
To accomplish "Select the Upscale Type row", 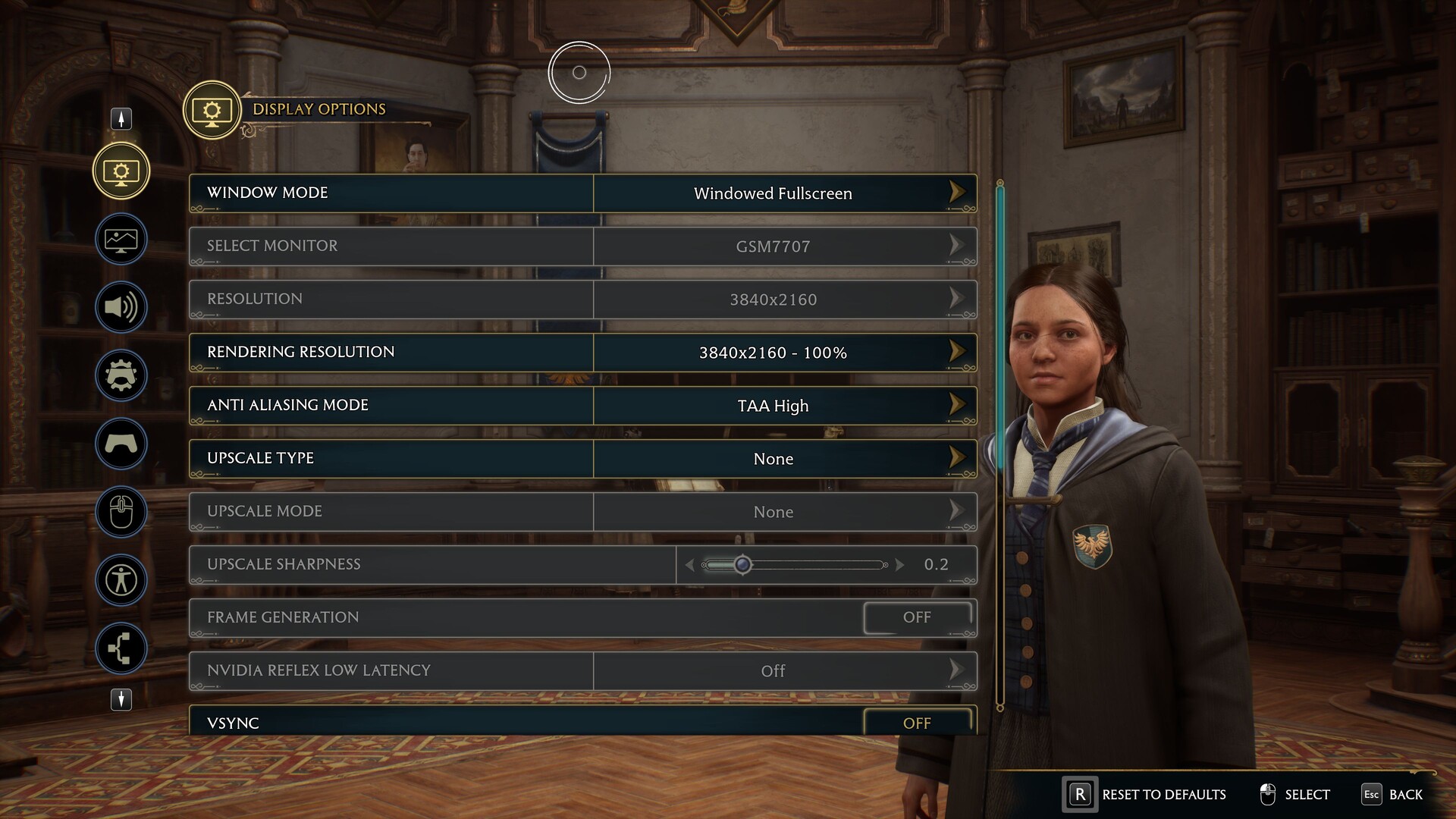I will pyautogui.click(x=582, y=459).
